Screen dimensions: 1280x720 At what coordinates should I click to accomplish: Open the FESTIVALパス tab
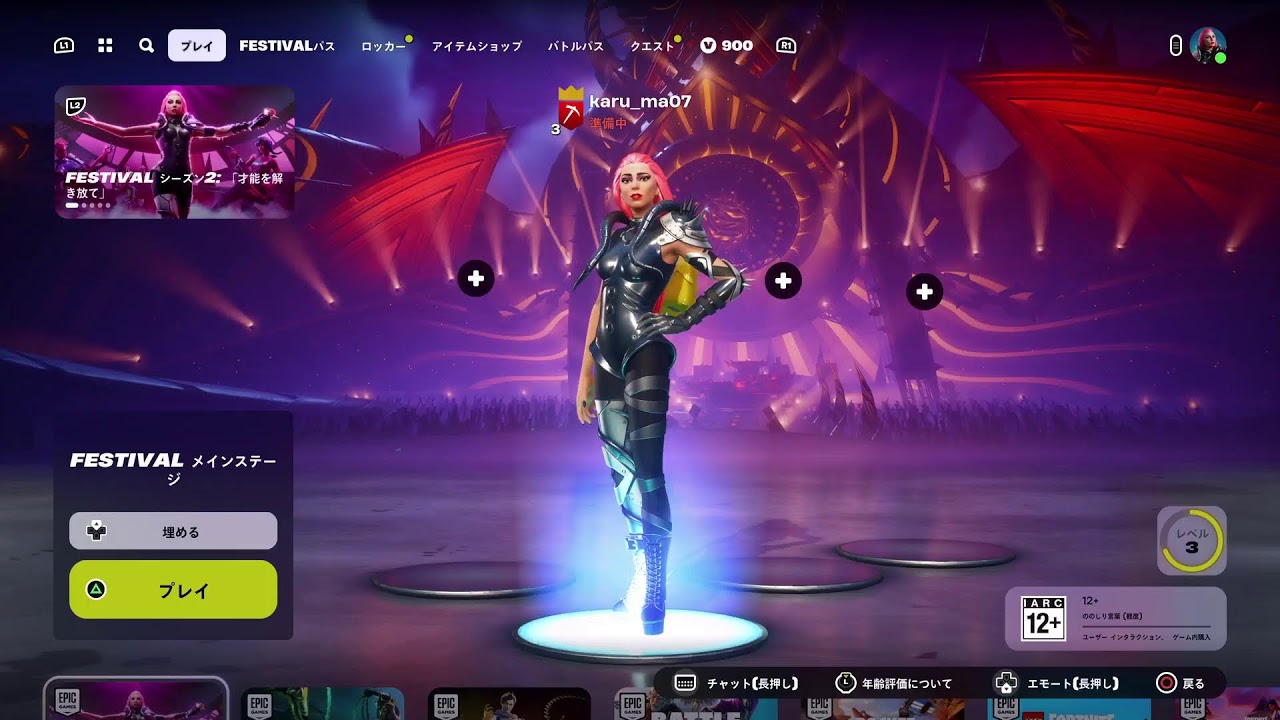click(287, 46)
